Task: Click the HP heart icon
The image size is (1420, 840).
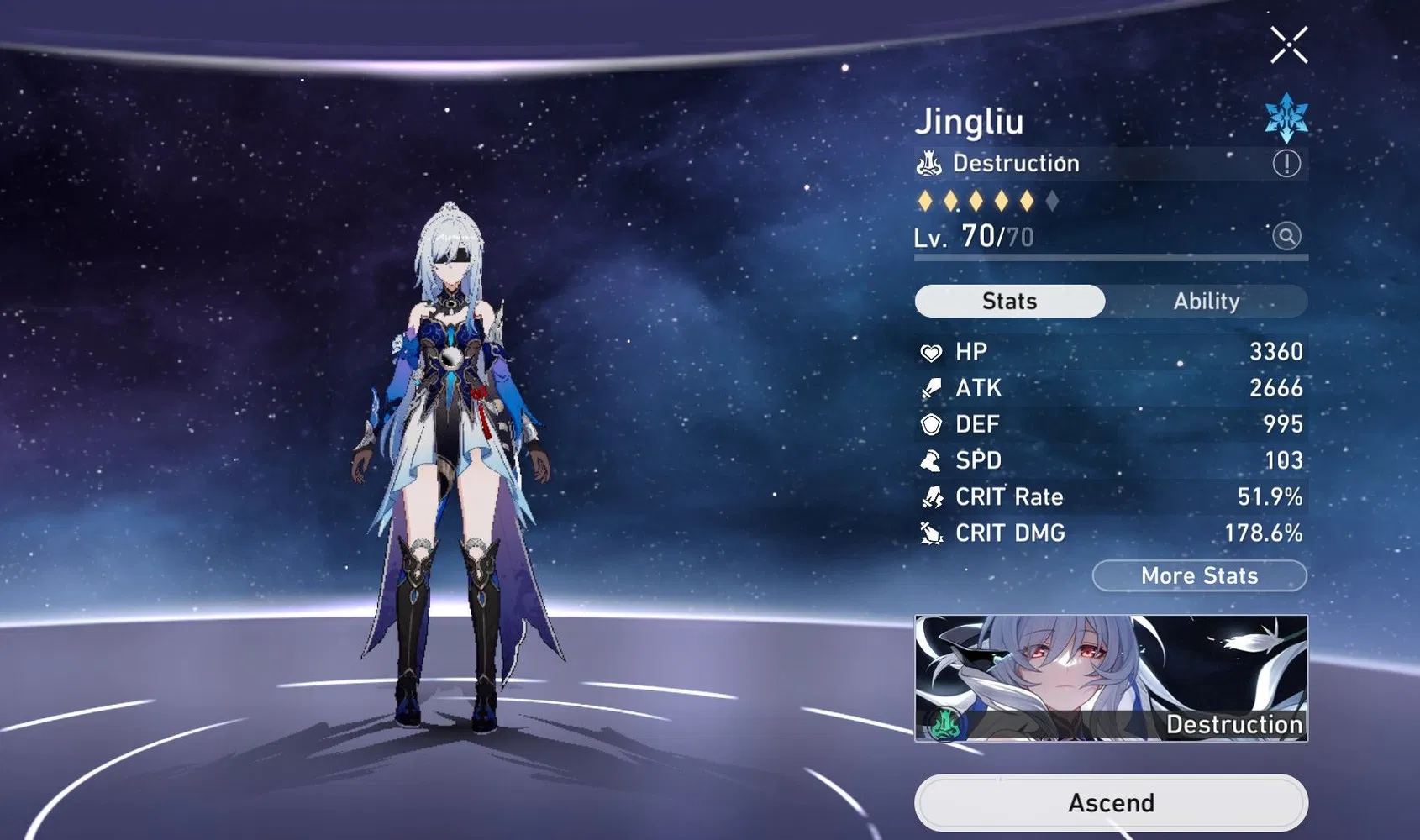Action: [931, 351]
